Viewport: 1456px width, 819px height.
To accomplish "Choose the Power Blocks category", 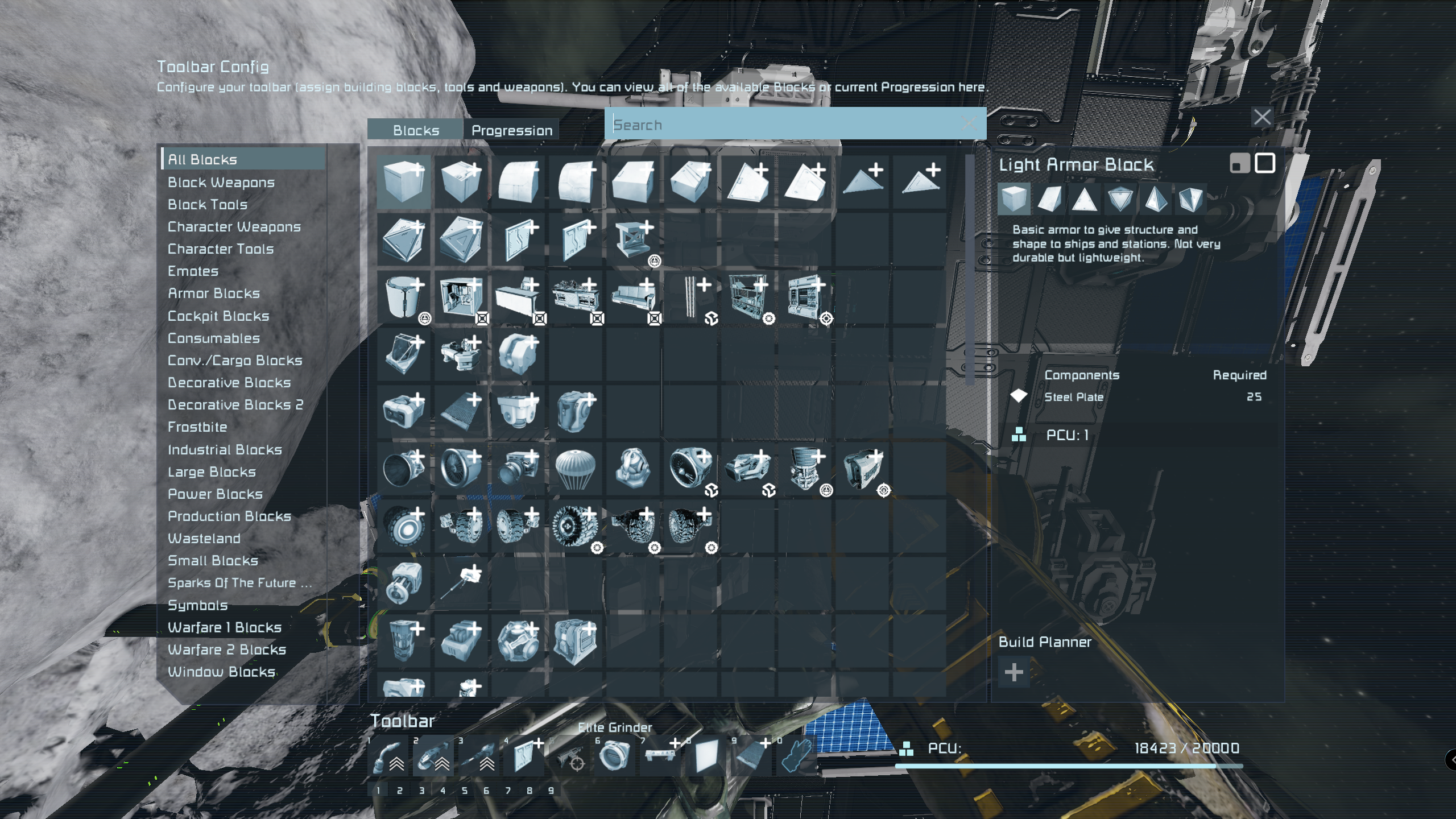I will coord(215,494).
